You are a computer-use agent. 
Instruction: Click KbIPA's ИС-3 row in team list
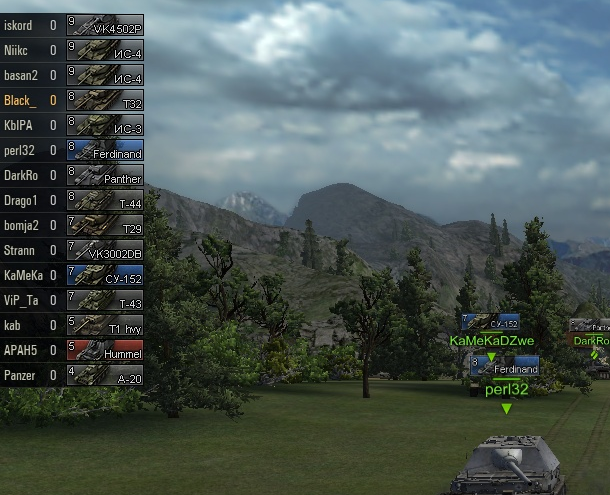tap(72, 125)
